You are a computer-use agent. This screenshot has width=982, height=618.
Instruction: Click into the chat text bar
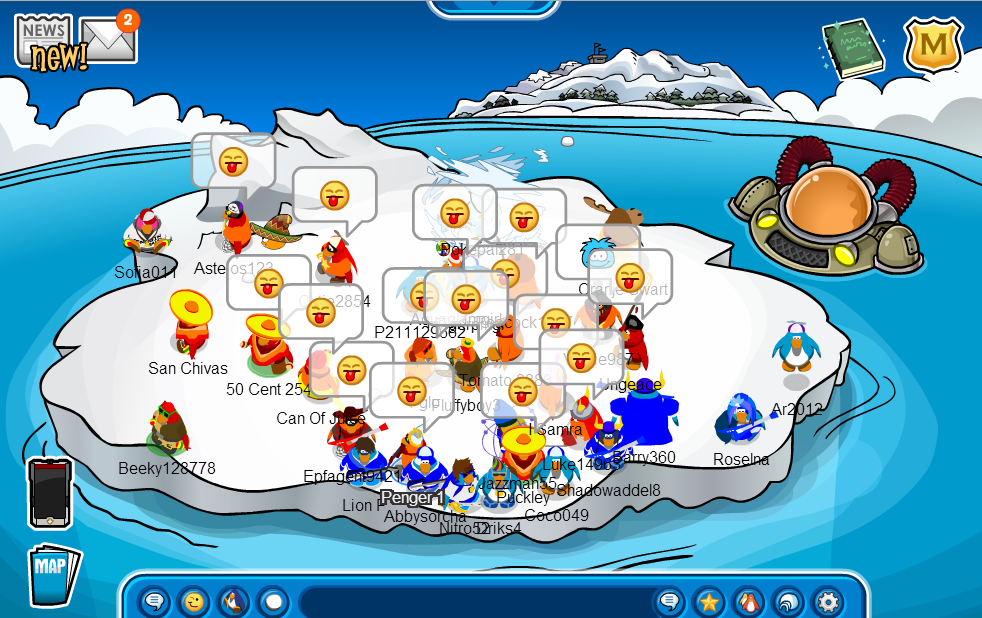coord(474,602)
